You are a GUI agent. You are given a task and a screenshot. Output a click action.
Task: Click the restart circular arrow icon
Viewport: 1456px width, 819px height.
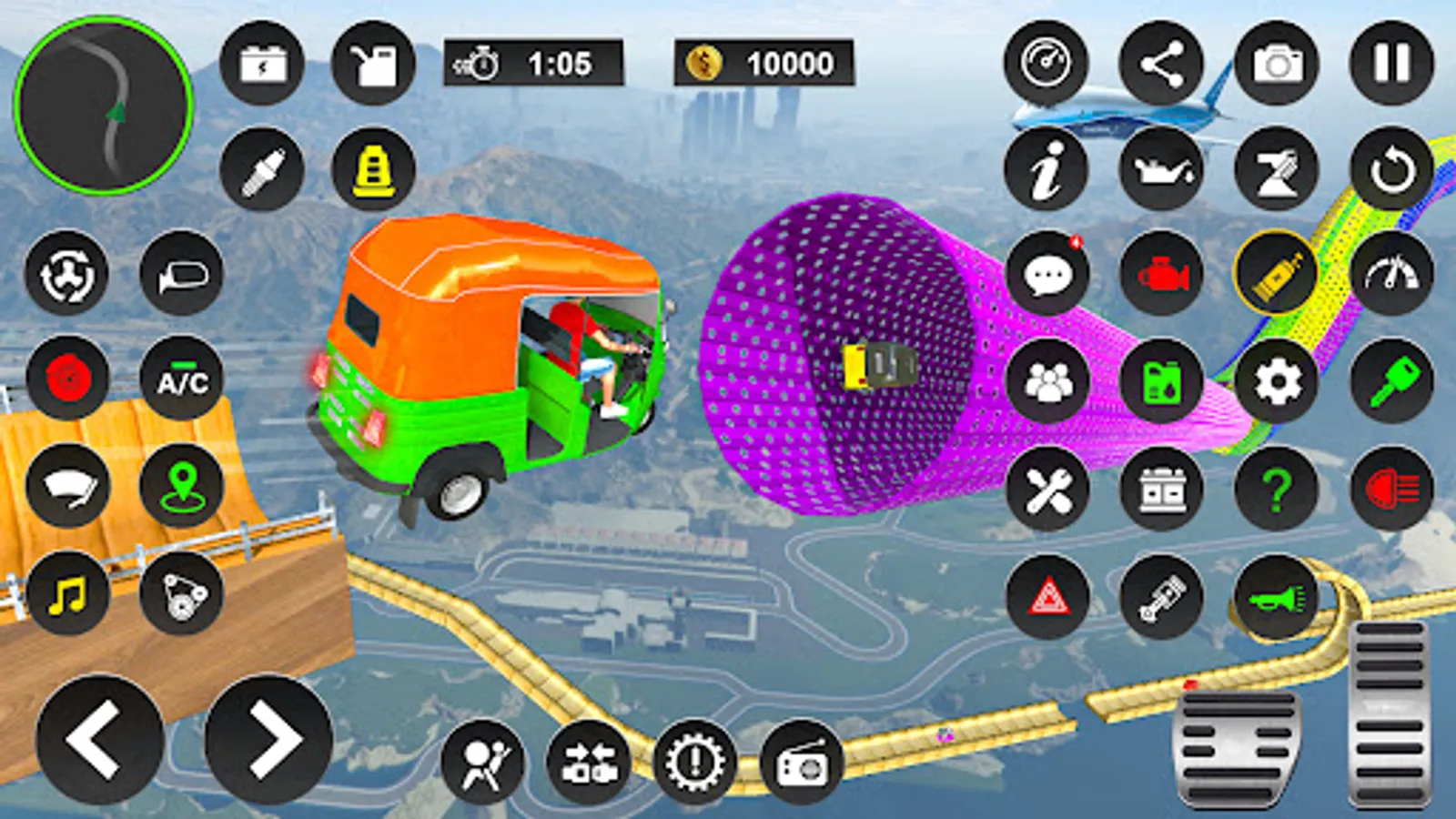pyautogui.click(x=1391, y=169)
